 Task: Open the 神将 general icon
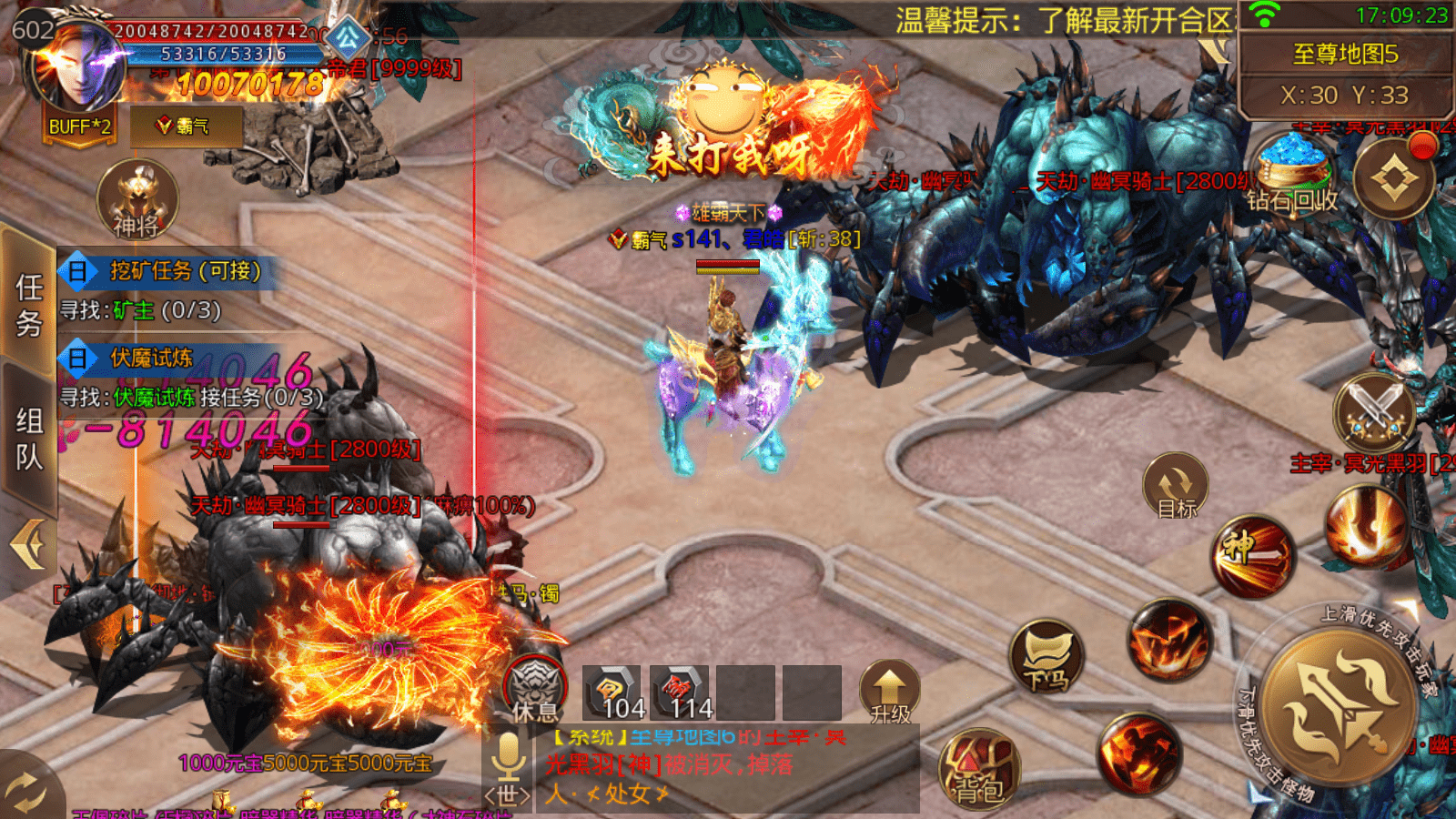(x=136, y=199)
